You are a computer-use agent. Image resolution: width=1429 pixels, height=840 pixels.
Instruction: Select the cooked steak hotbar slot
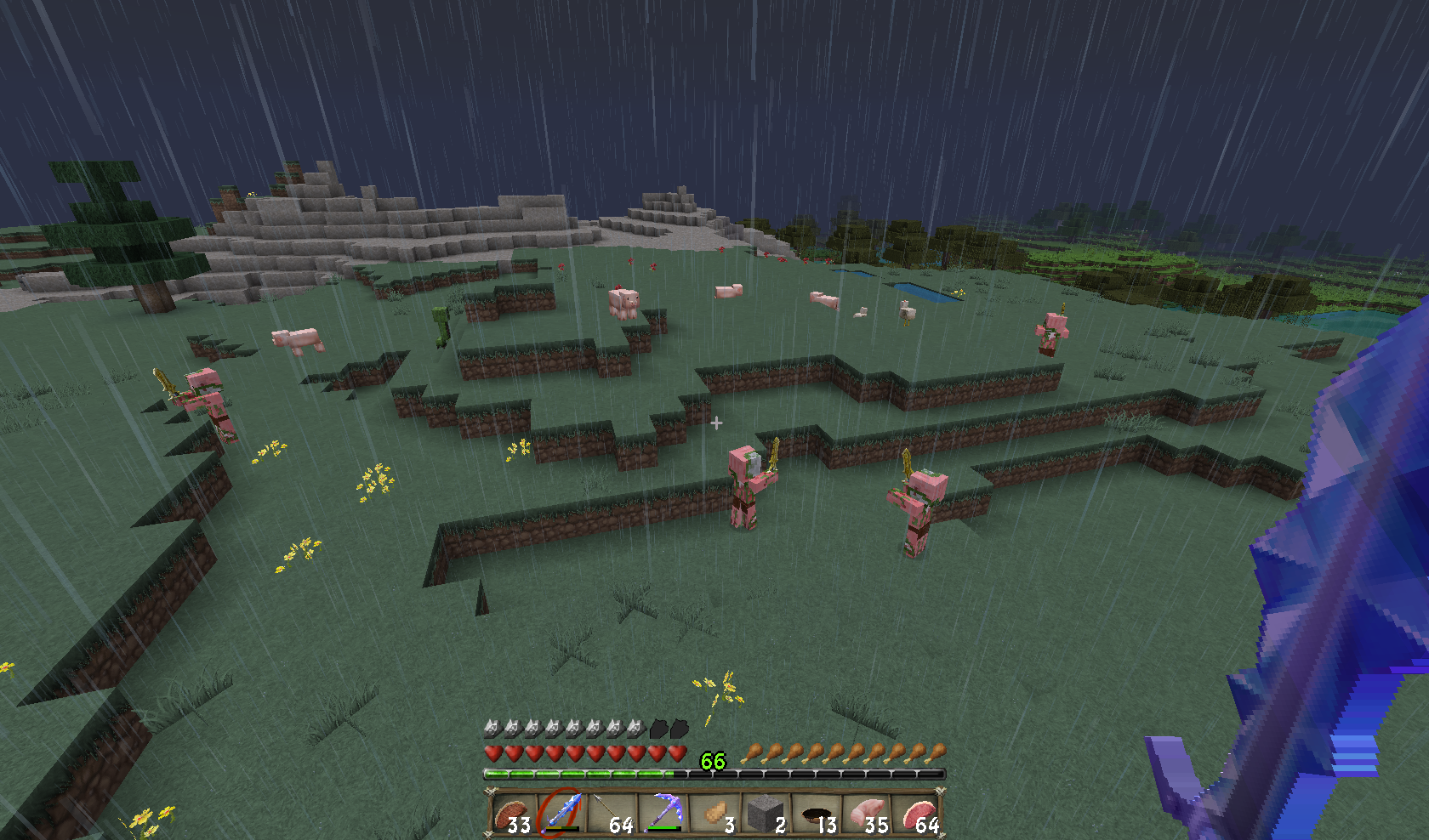pyautogui.click(x=510, y=814)
